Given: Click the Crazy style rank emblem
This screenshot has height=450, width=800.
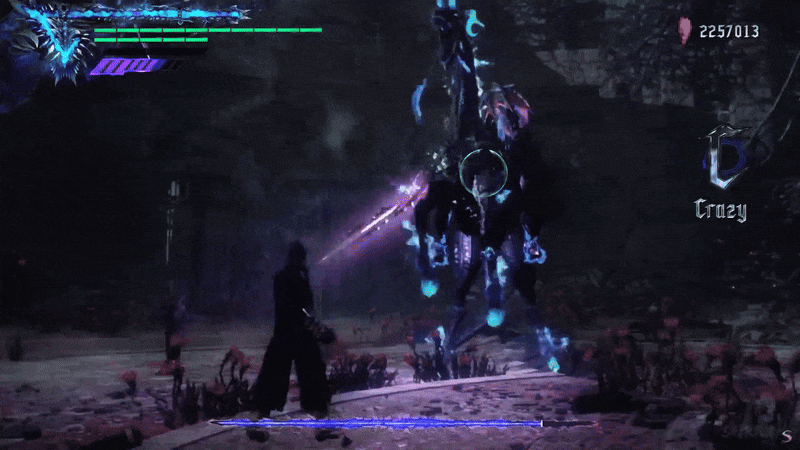Looking at the screenshot, I should [720, 160].
